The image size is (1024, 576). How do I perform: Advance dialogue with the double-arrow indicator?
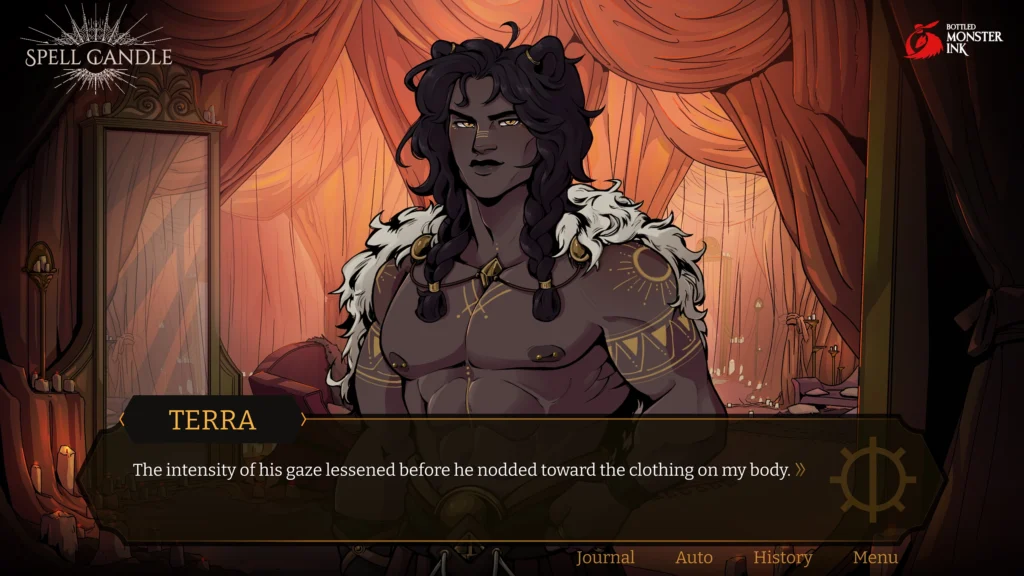[800, 469]
